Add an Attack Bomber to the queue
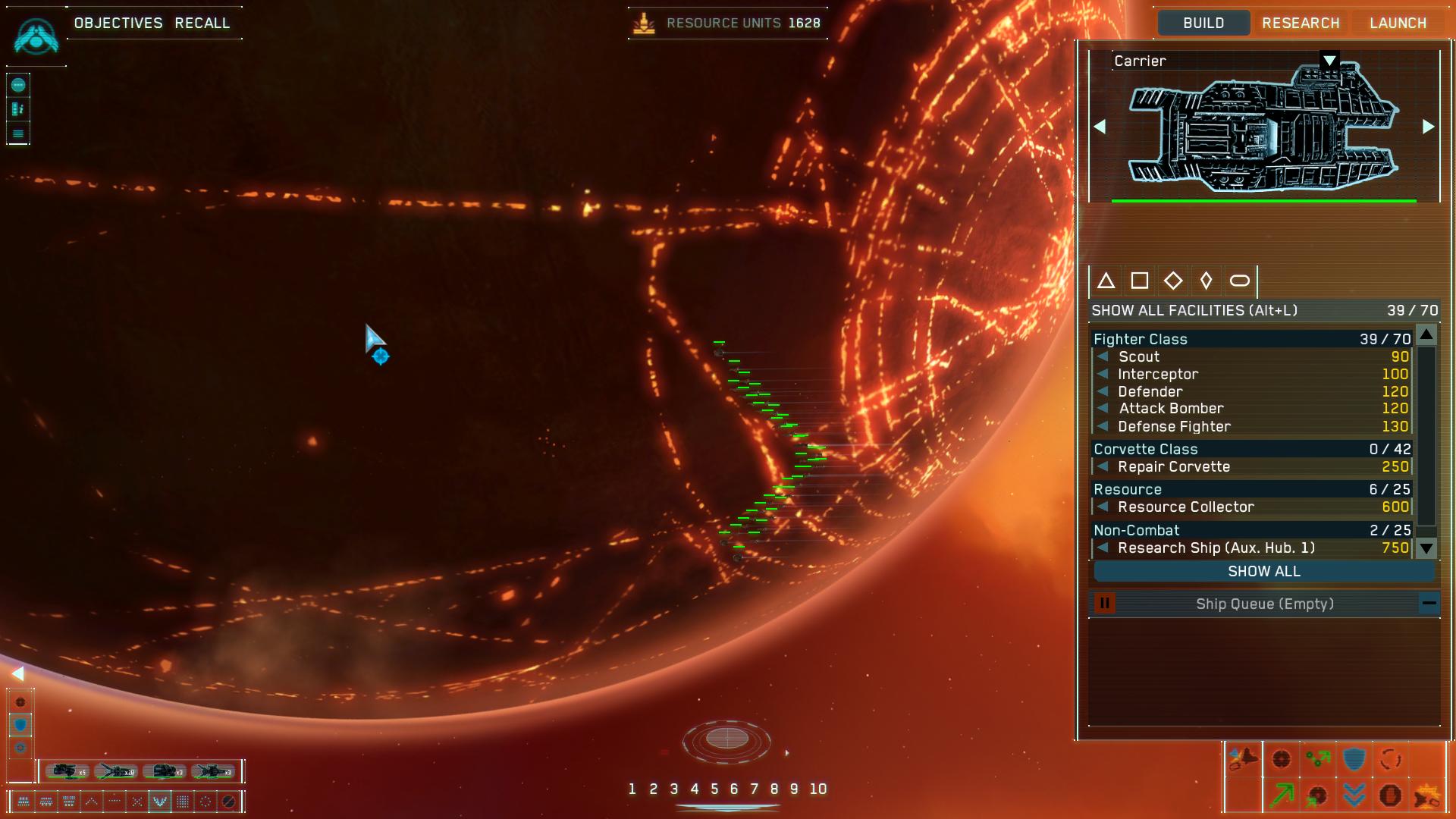The image size is (1456, 819). coord(1171,408)
